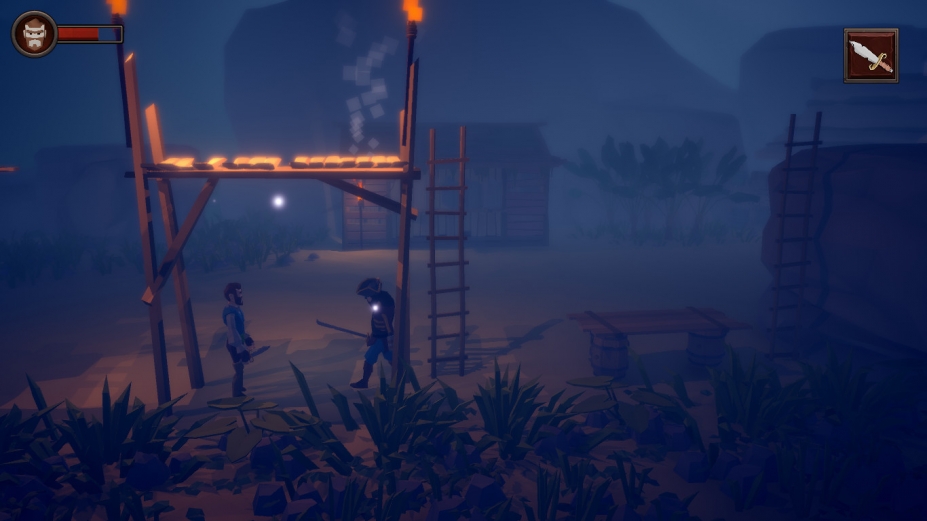The image size is (927, 521).
Task: Select the equipped dagger weapon slot
Action: pyautogui.click(x=870, y=55)
